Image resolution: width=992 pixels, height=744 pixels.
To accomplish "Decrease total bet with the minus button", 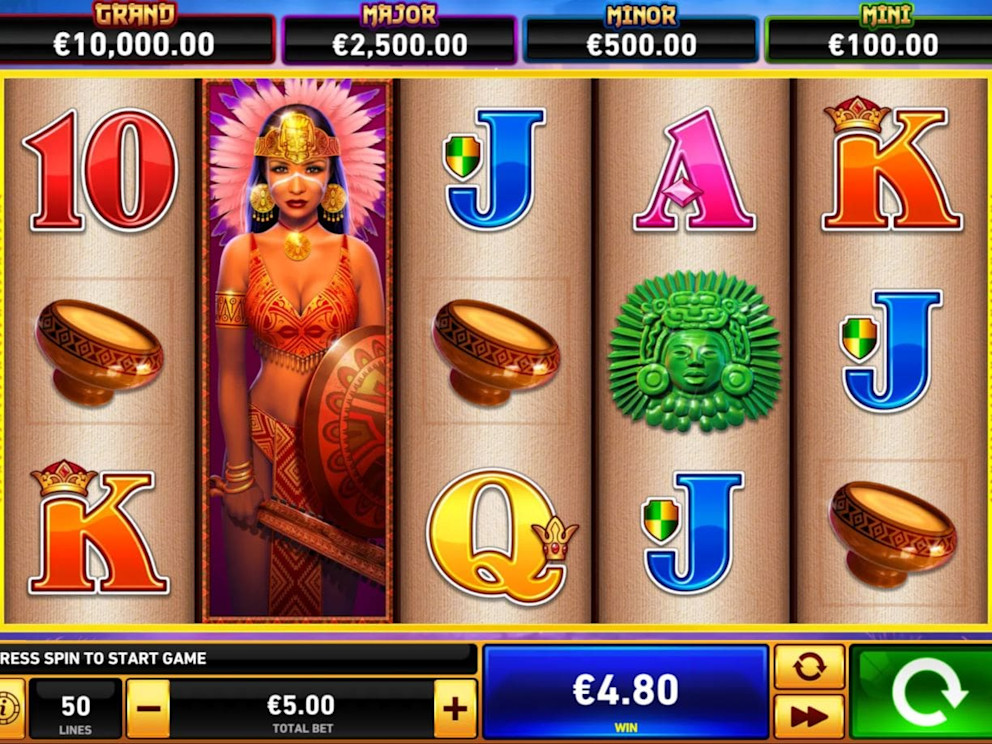I will tap(148, 709).
